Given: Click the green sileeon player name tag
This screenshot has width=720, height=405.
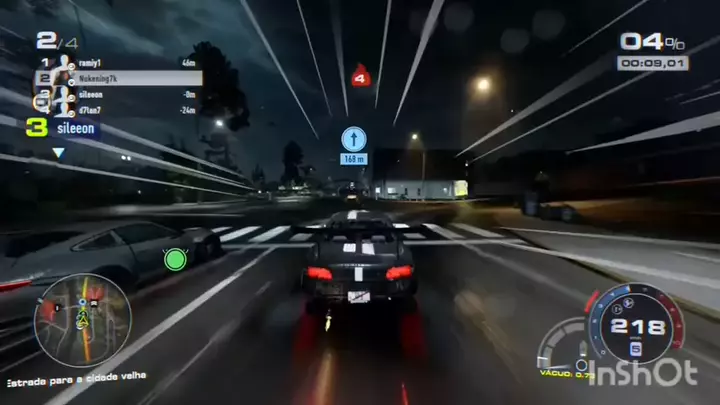Looking at the screenshot, I should click(x=76, y=128).
